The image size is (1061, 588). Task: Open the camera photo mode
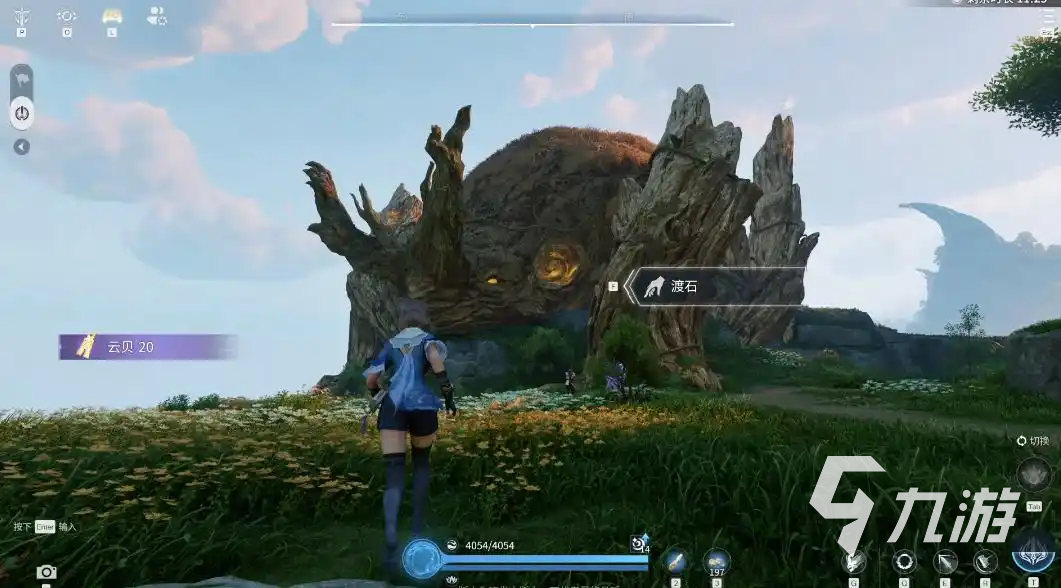pyautogui.click(x=46, y=573)
